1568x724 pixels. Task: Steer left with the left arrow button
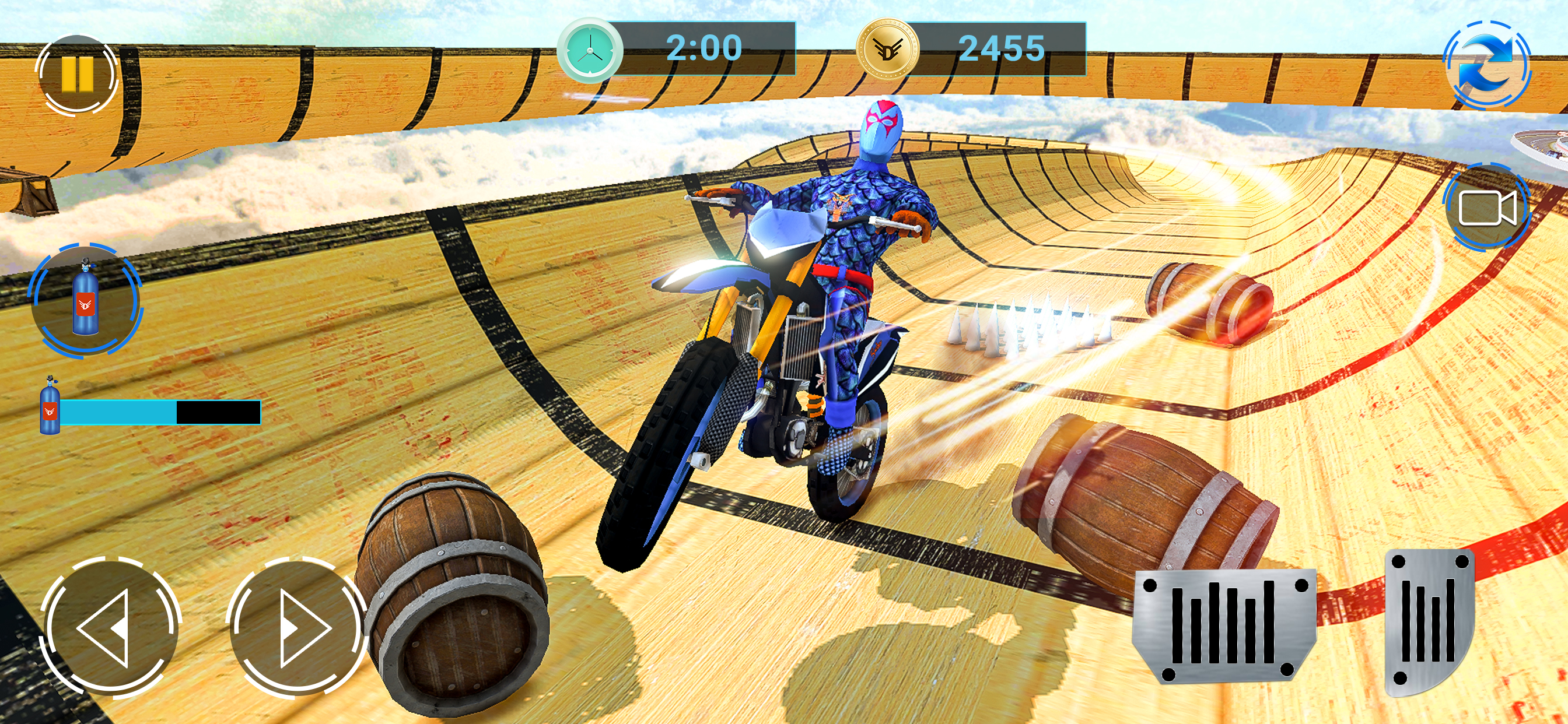point(110,627)
